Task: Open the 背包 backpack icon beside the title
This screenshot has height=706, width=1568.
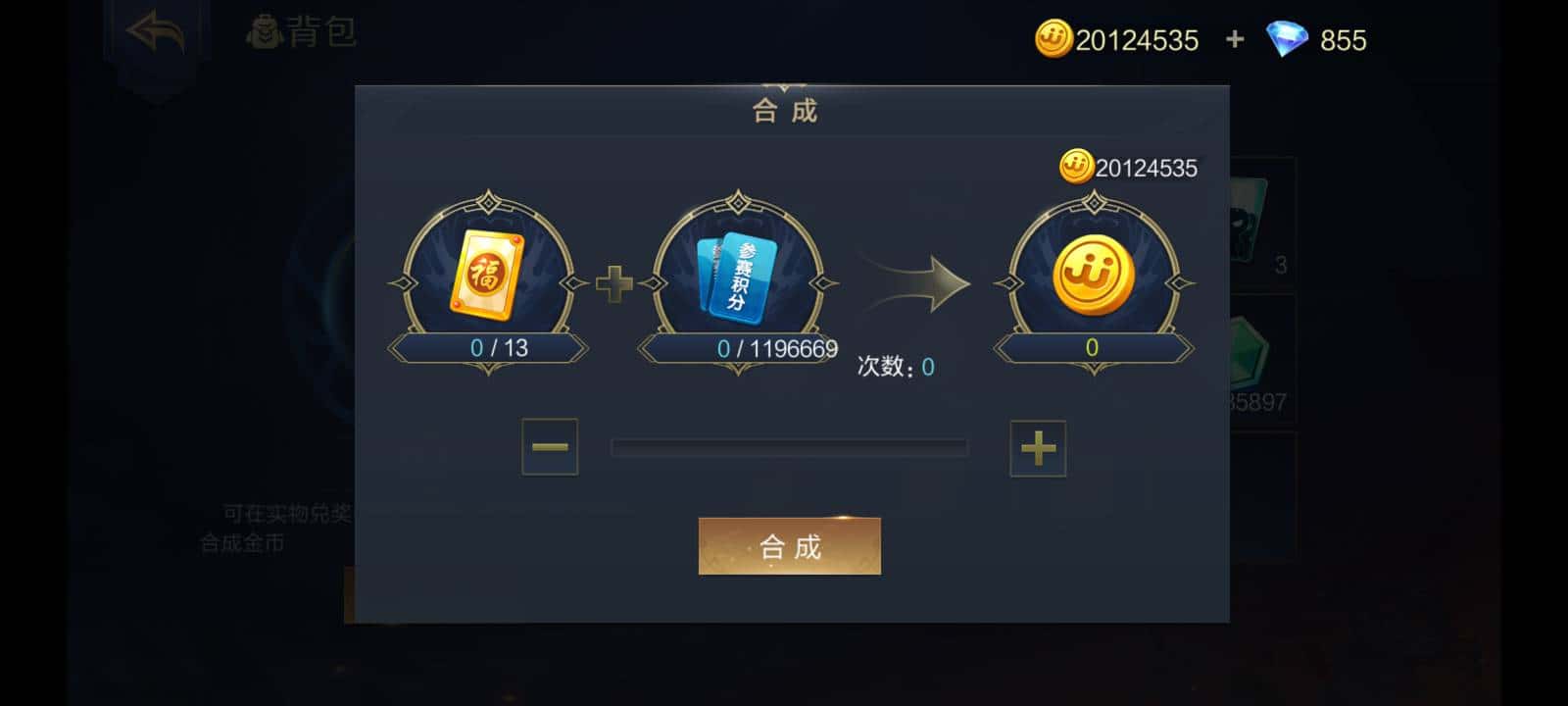Action: coord(263,28)
